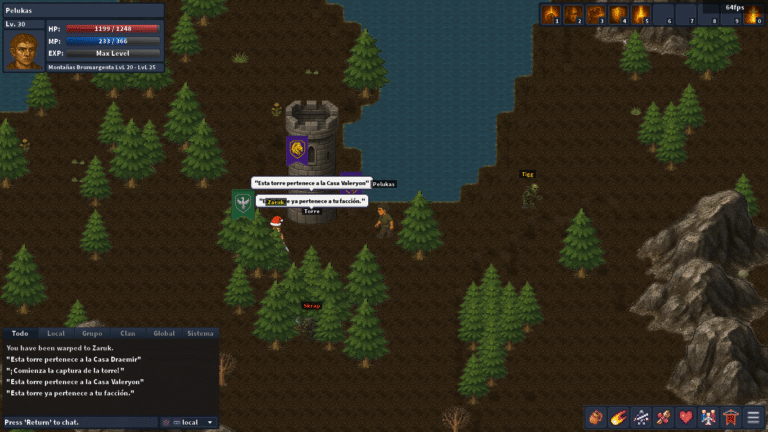This screenshot has width=768, height=432.
Task: Click the chat message input field
Action: pyautogui.click(x=80, y=422)
